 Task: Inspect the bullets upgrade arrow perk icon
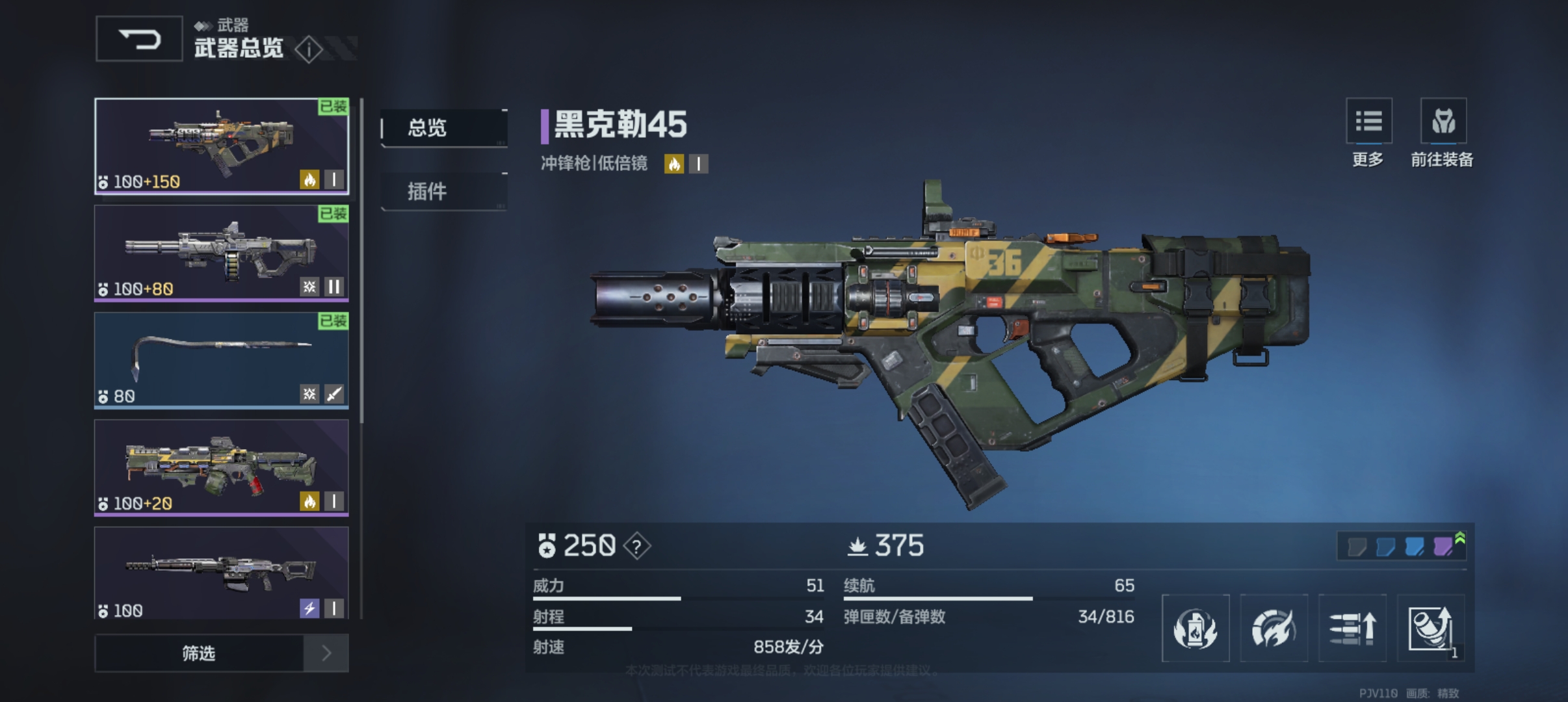[1352, 628]
